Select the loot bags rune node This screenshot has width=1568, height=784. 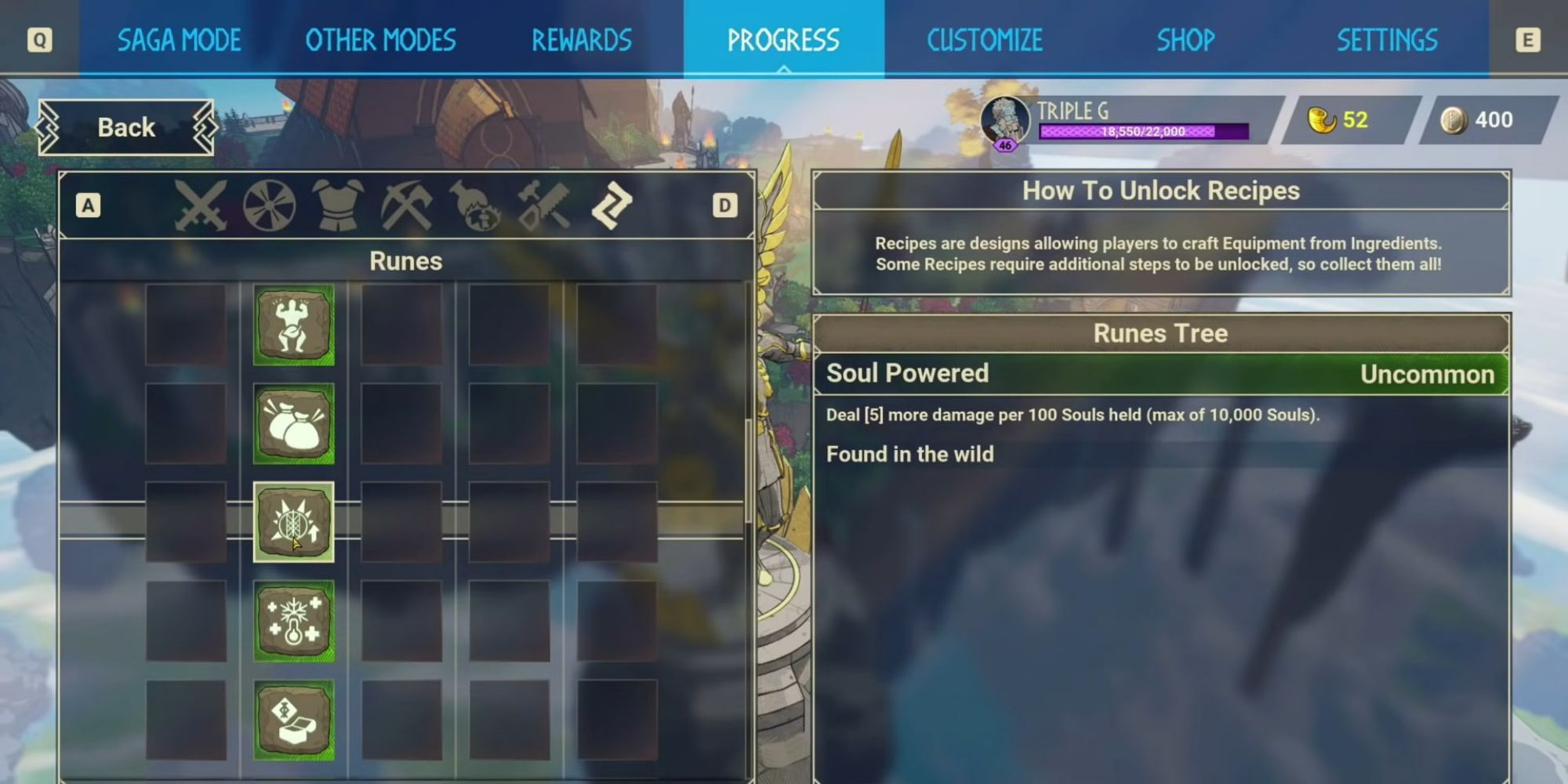[294, 423]
